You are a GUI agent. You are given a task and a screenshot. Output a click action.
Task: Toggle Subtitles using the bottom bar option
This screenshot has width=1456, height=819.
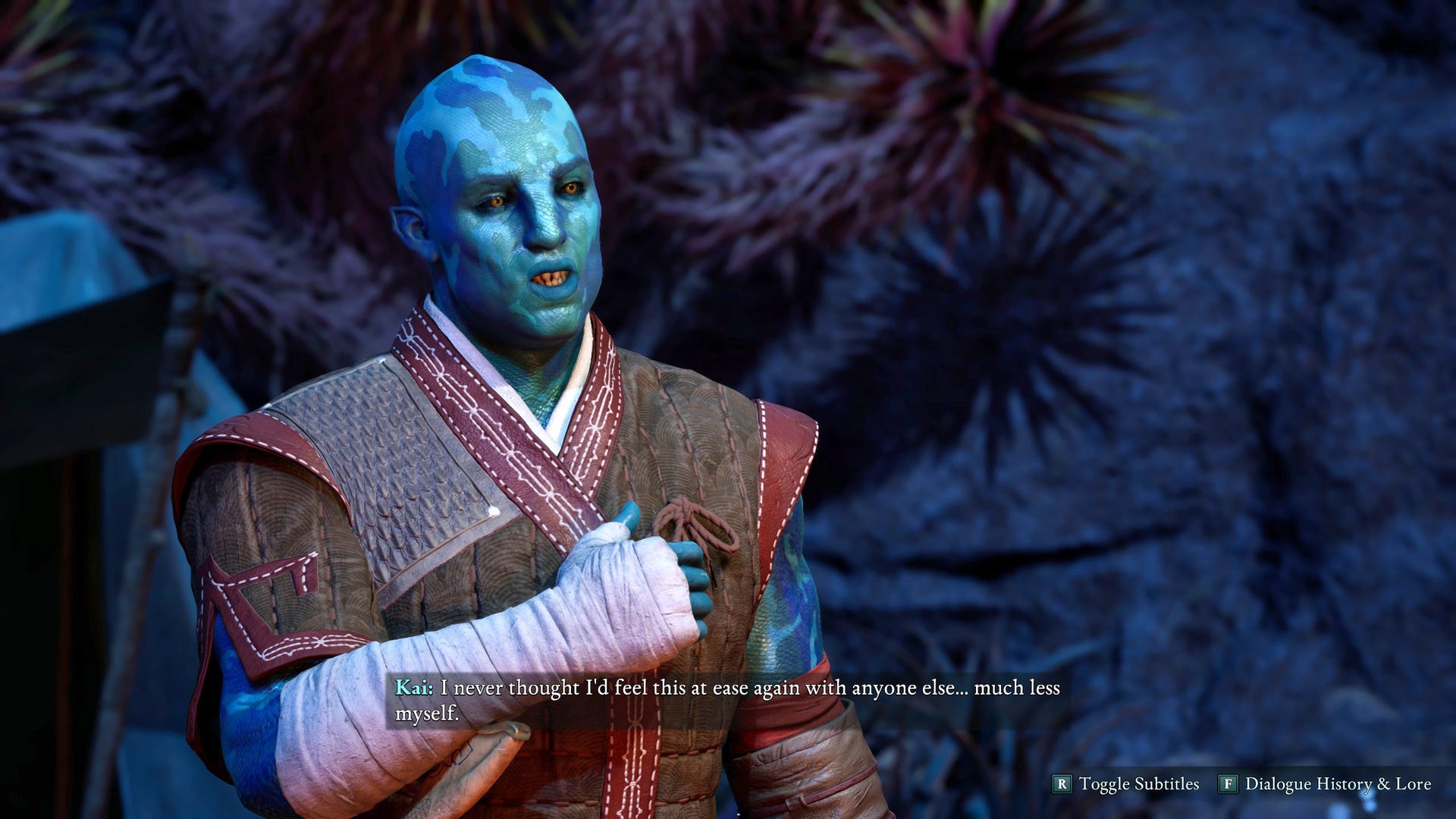pyautogui.click(x=1127, y=784)
